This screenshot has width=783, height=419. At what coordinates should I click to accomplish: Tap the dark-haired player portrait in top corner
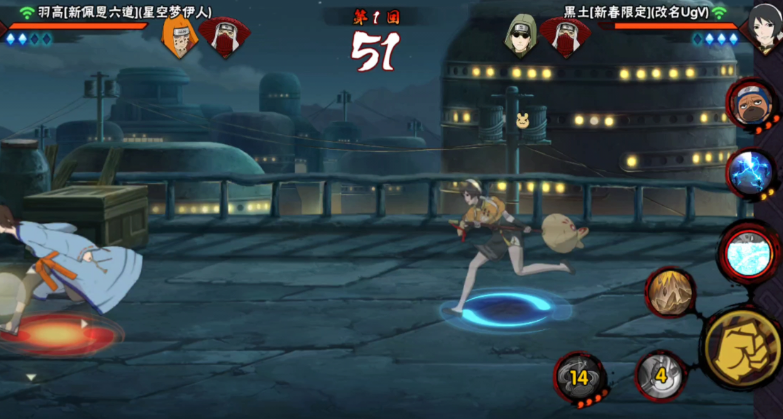pyautogui.click(x=764, y=26)
